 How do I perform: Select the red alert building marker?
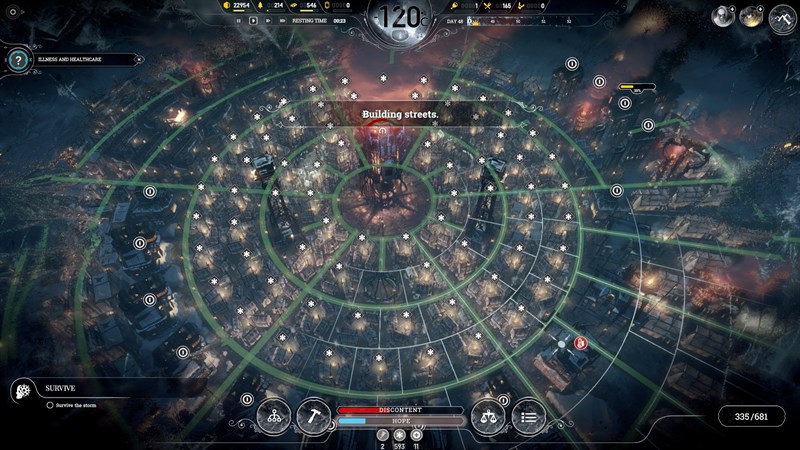(580, 342)
